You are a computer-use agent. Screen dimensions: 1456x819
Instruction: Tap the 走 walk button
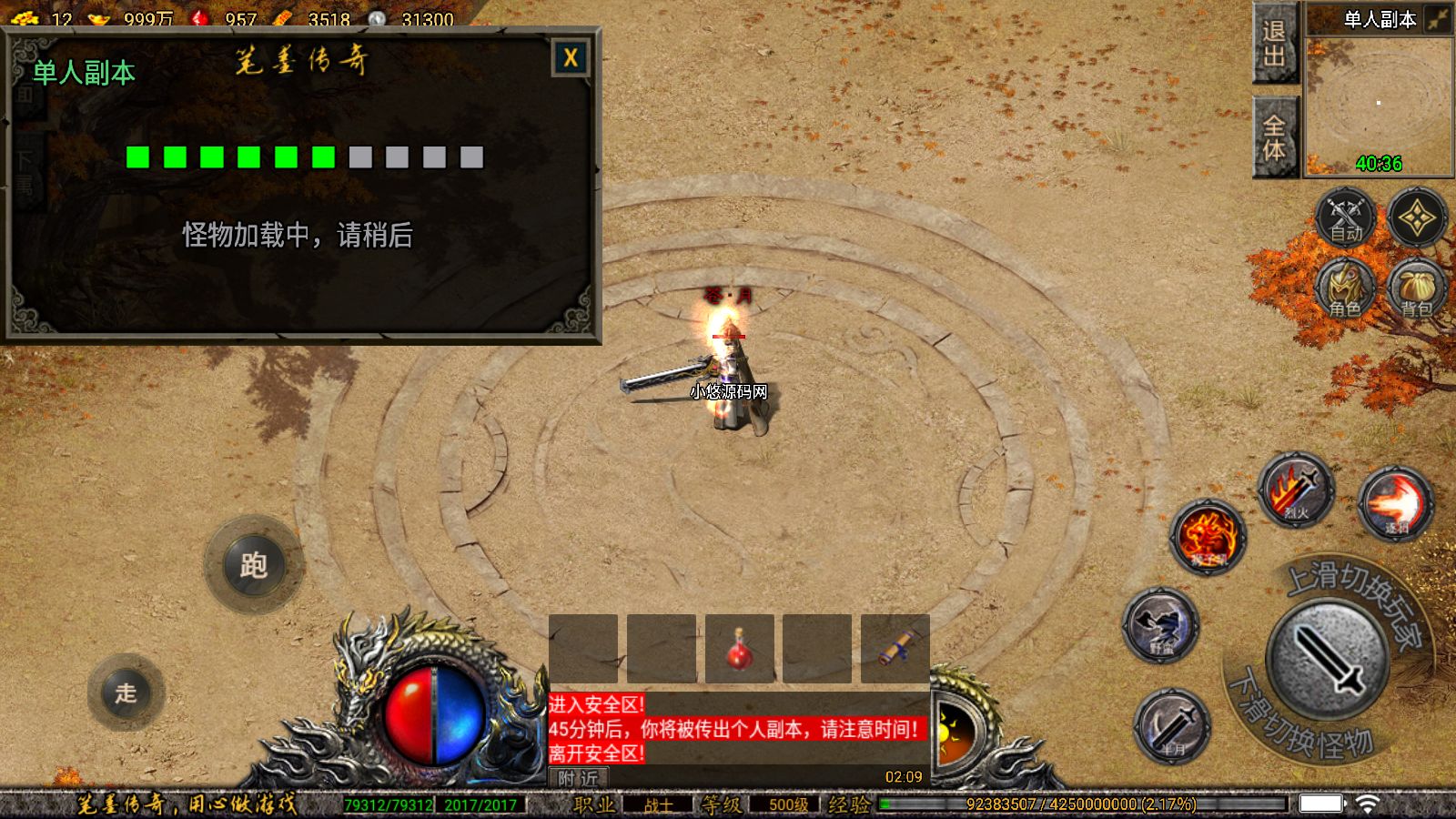click(126, 693)
